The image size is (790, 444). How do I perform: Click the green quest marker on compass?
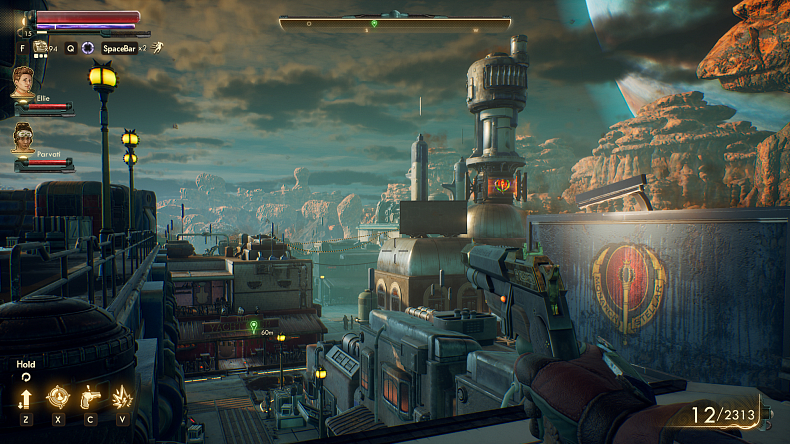click(374, 23)
